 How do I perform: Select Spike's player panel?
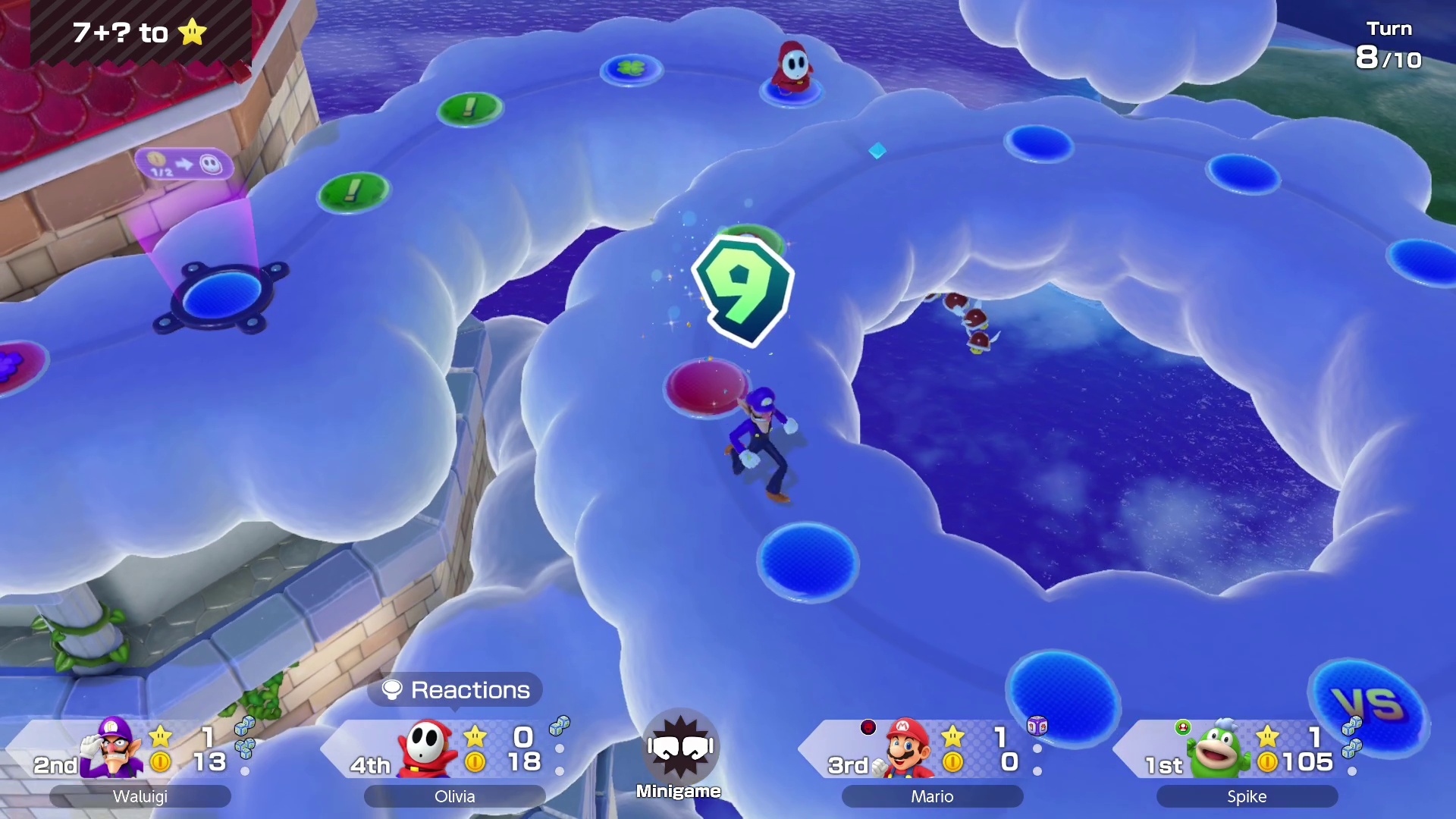click(x=1246, y=758)
